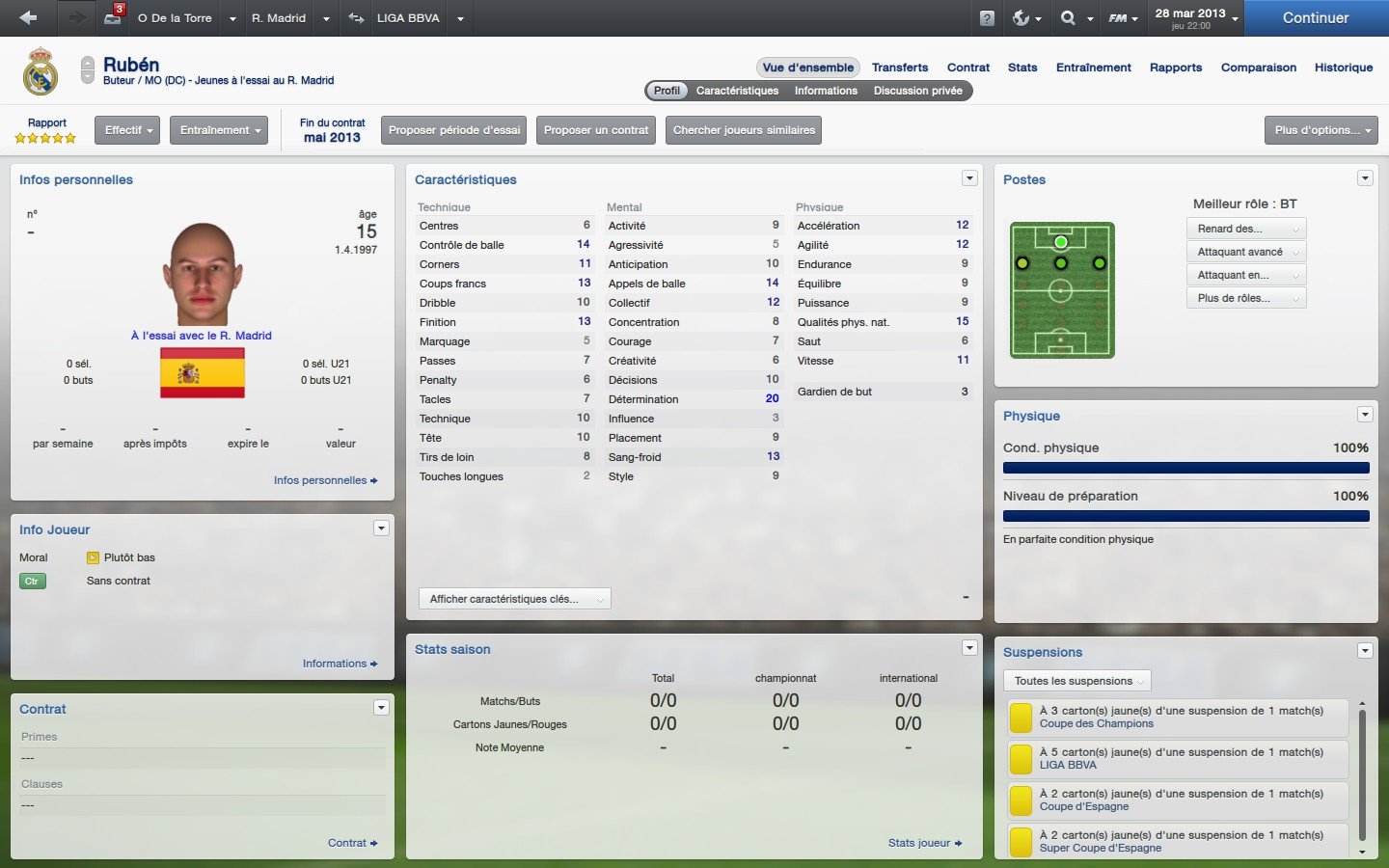The width and height of the screenshot is (1389, 868).
Task: Click the Real Madrid club crest
Action: tap(41, 71)
